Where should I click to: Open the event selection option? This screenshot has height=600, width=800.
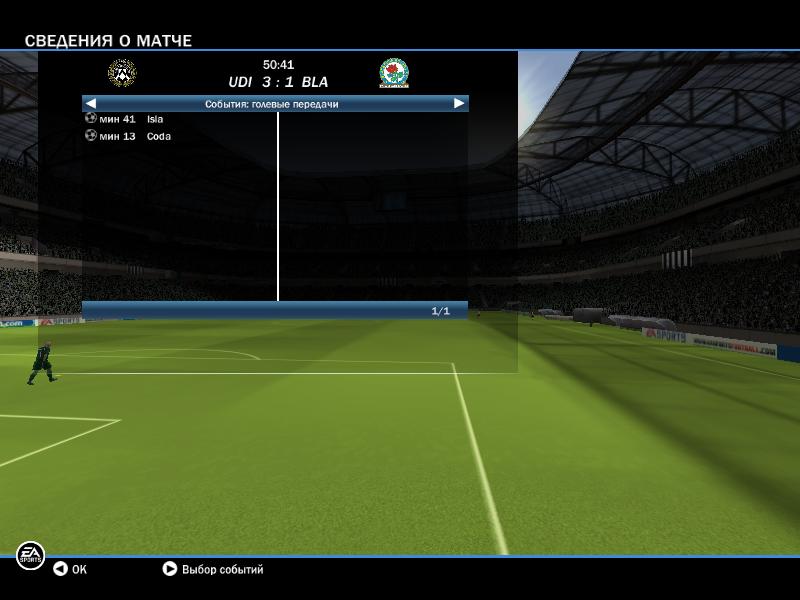click(212, 569)
